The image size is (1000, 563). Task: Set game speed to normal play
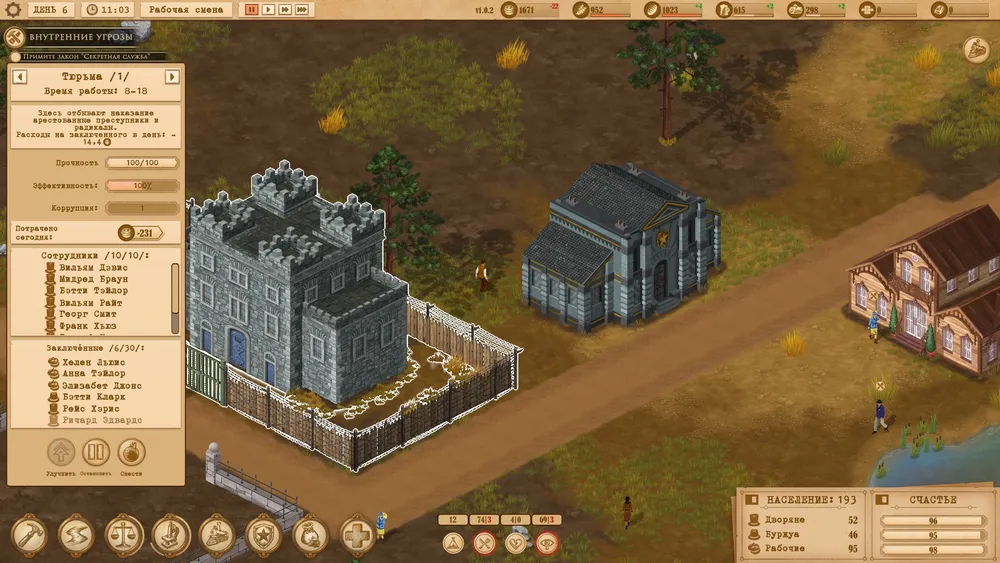[x=268, y=9]
